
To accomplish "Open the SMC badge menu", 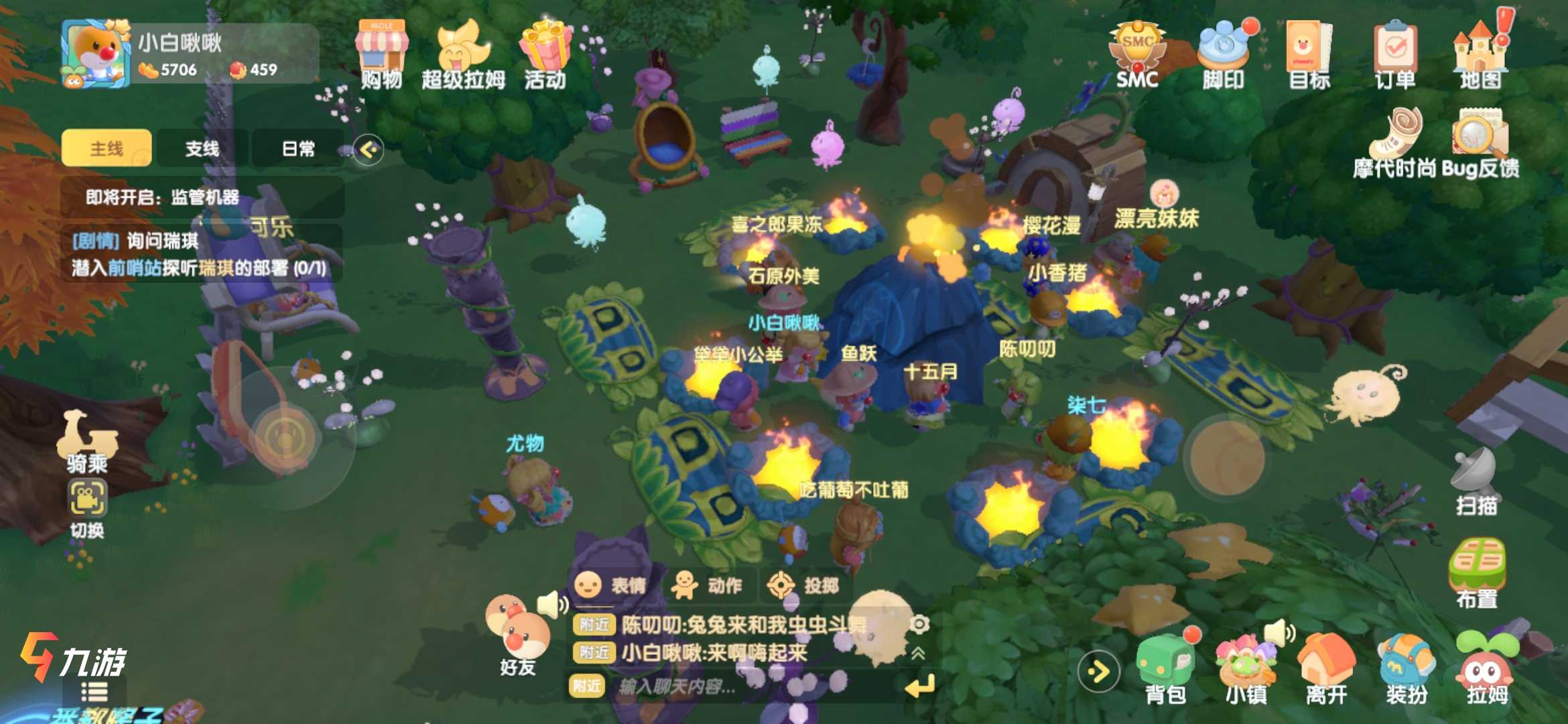I will coord(1137,54).
